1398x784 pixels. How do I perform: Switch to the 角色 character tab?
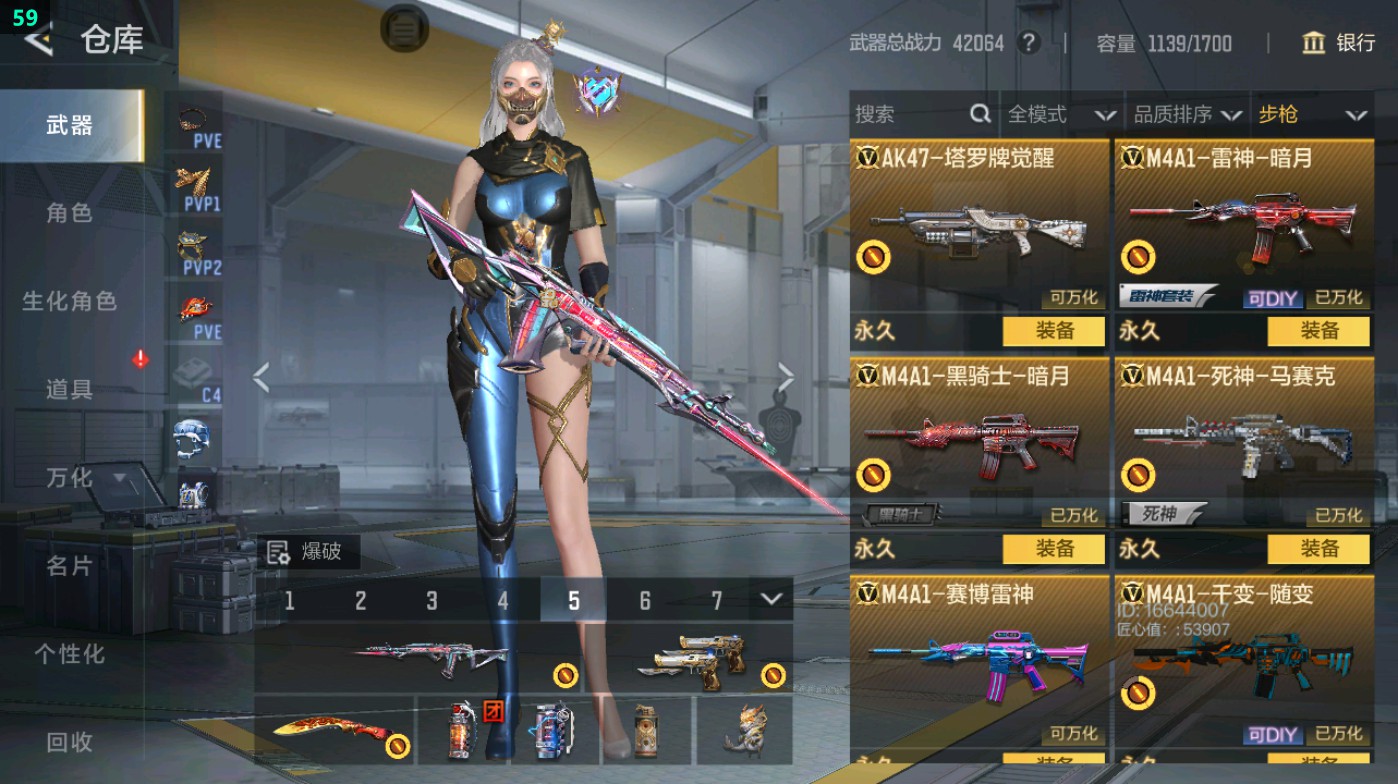pos(70,213)
